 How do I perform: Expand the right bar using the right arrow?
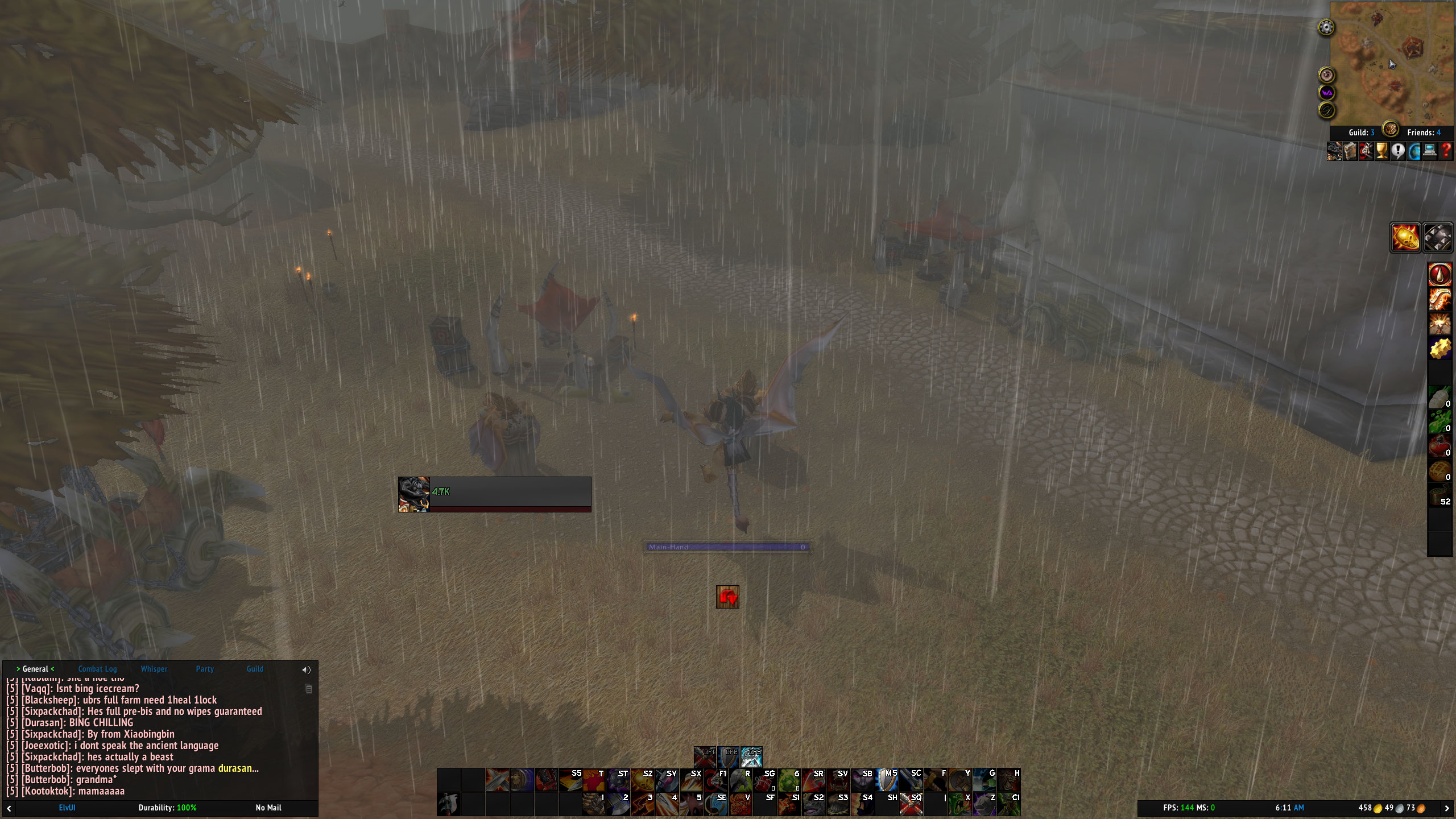pyautogui.click(x=1448, y=807)
